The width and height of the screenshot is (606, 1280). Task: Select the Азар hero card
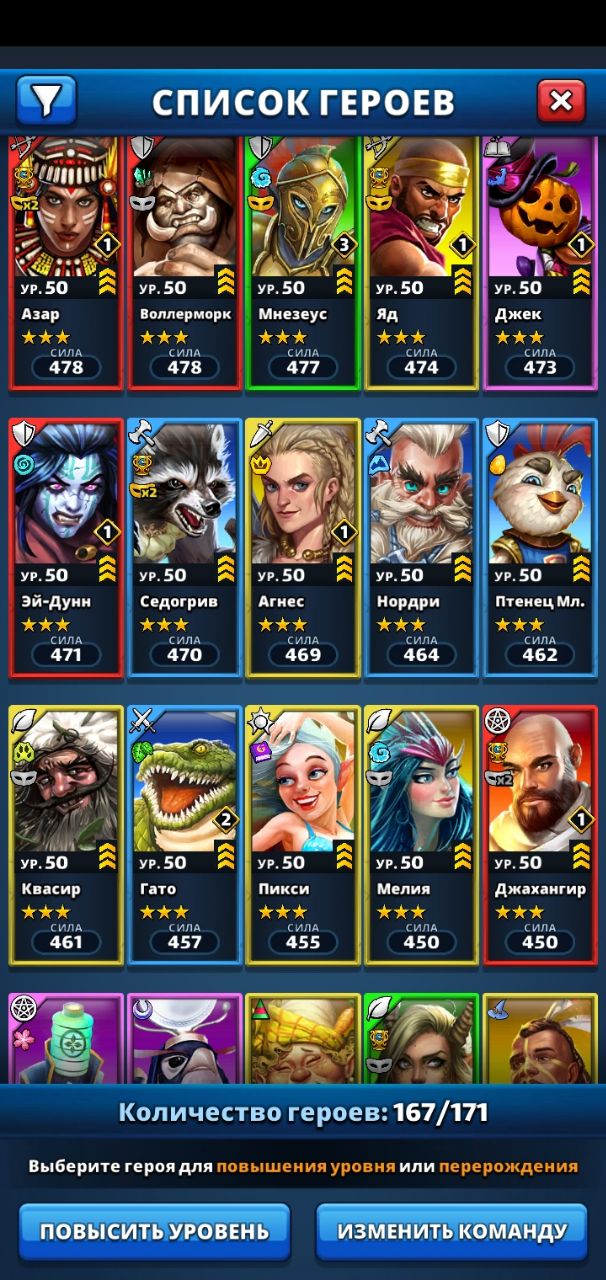(x=66, y=262)
